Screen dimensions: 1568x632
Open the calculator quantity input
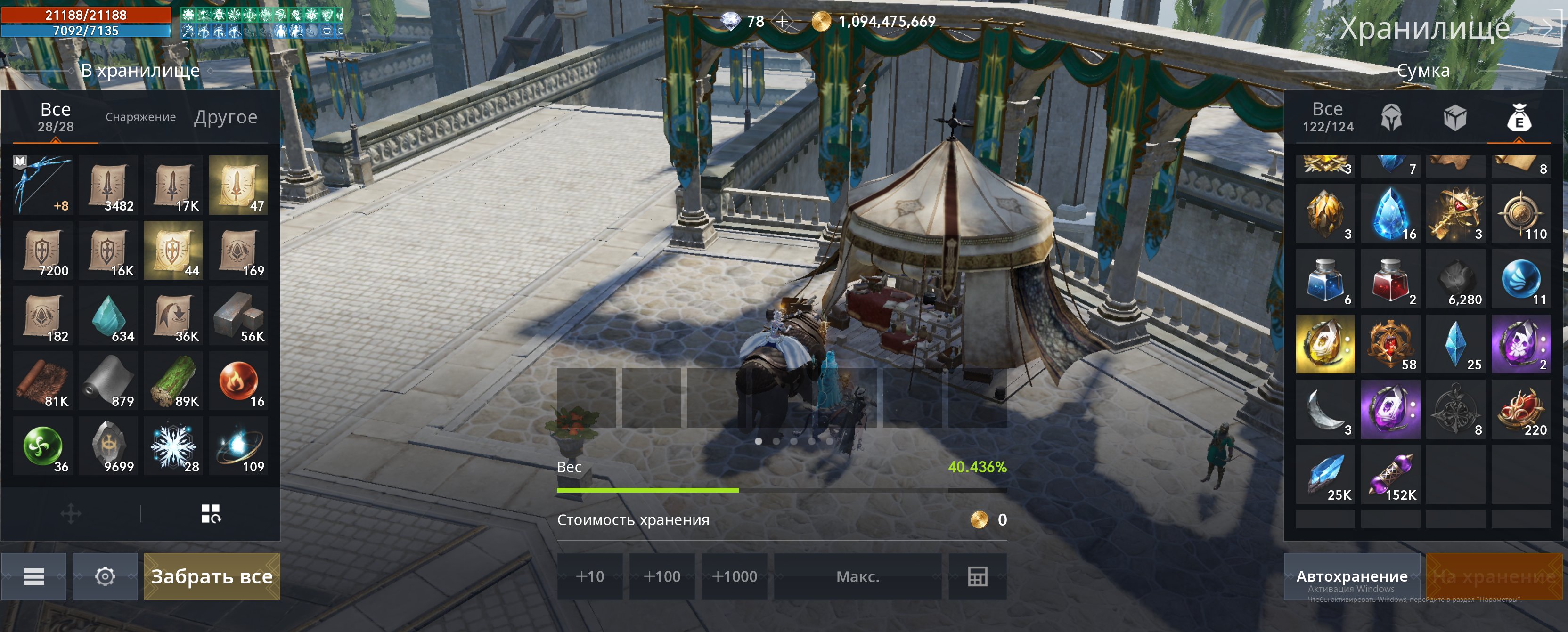click(977, 576)
